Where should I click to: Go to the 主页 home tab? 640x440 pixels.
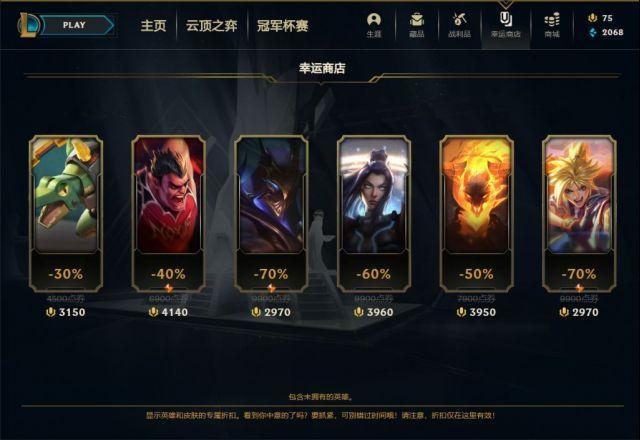pos(153,25)
